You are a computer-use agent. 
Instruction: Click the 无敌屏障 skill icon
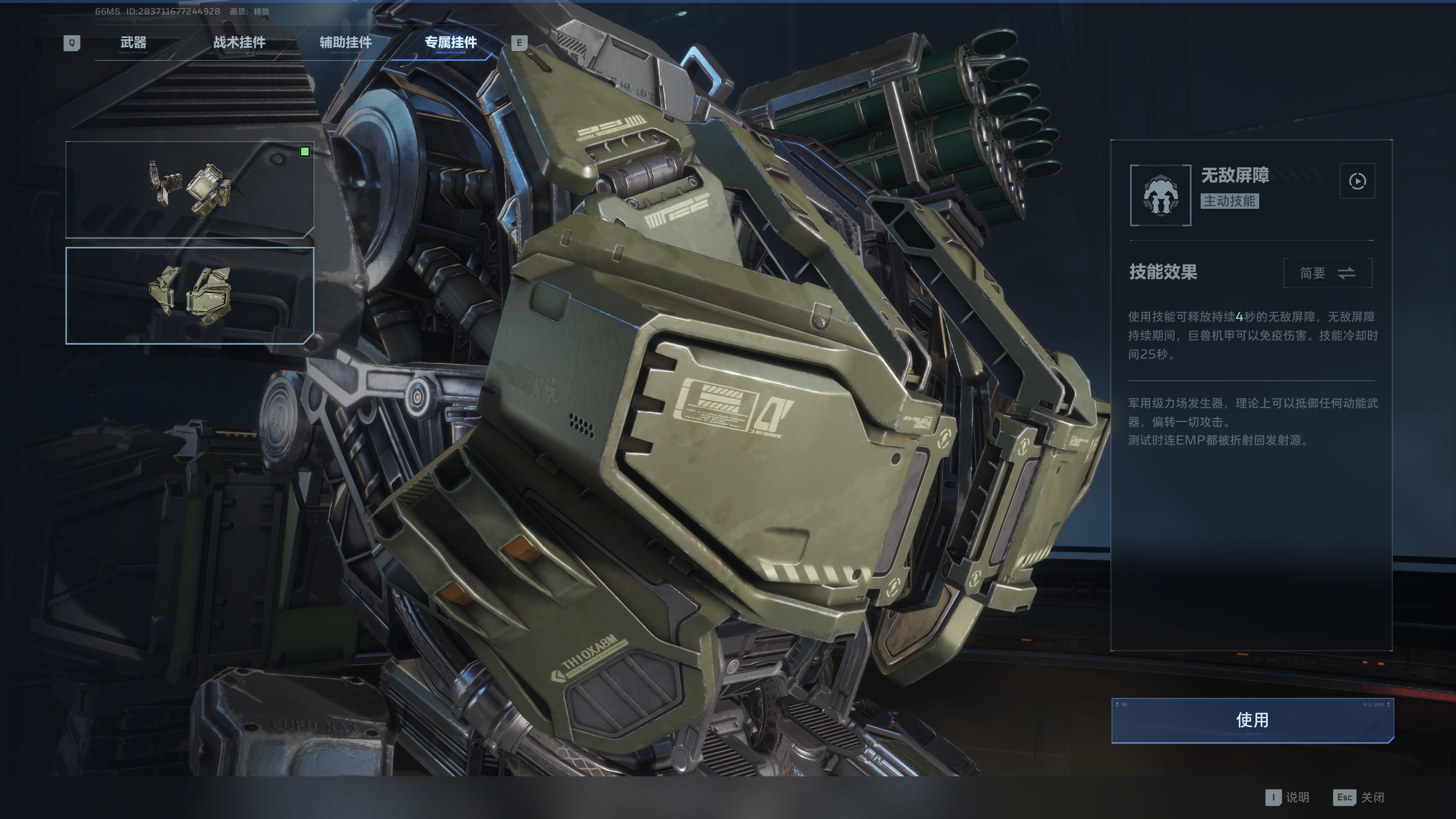[x=1160, y=196]
